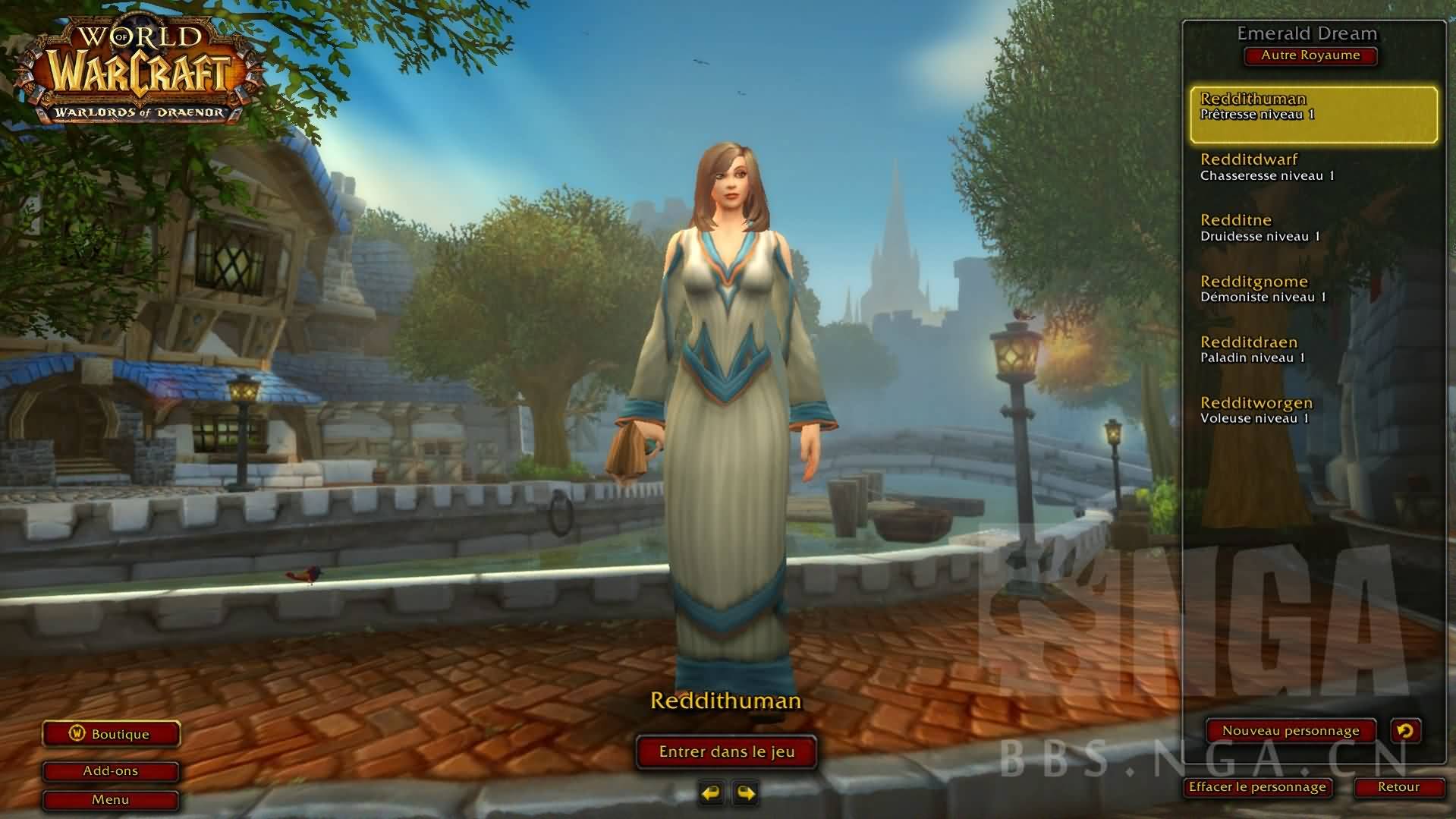Click the Entrer dans le jeu button
The image size is (1456, 819).
(726, 751)
